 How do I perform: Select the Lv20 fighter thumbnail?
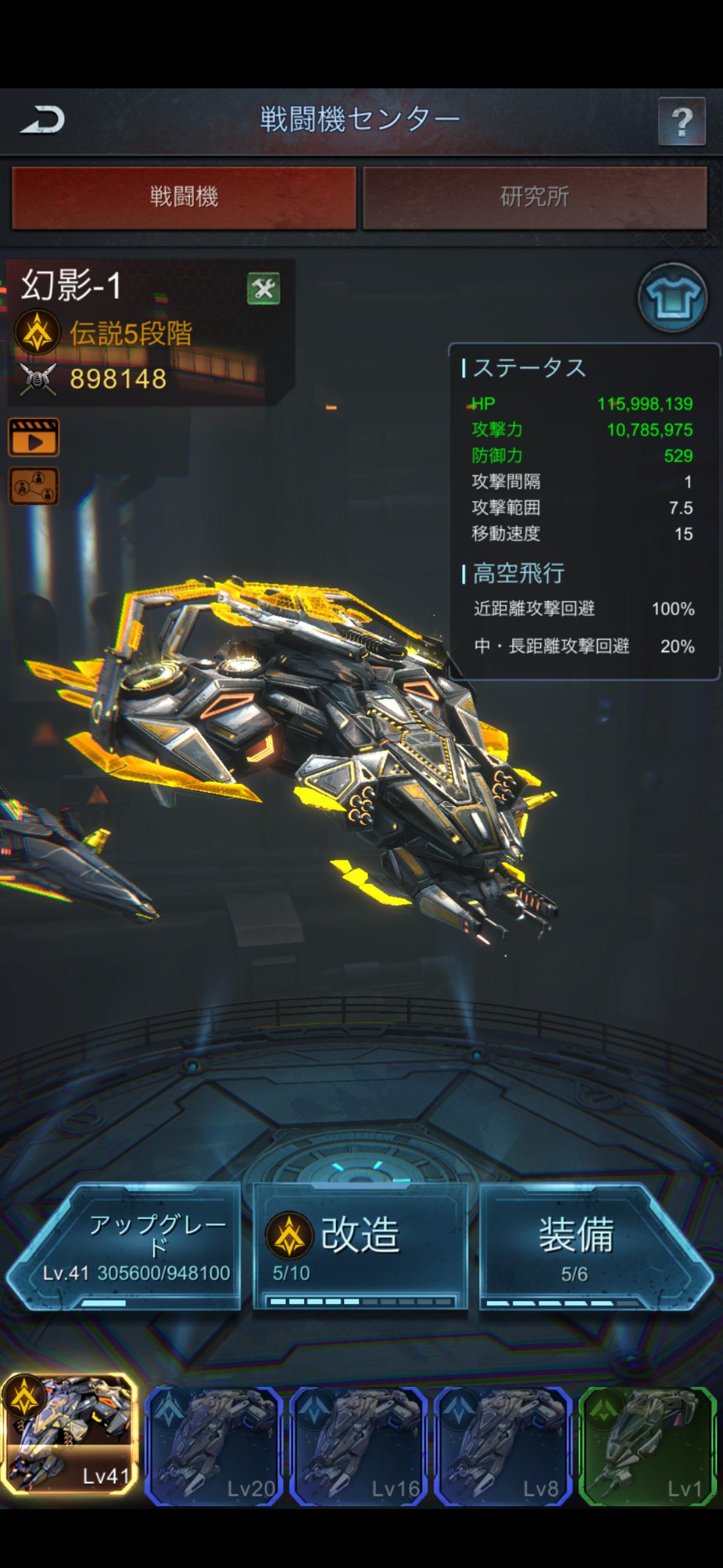click(214, 1445)
